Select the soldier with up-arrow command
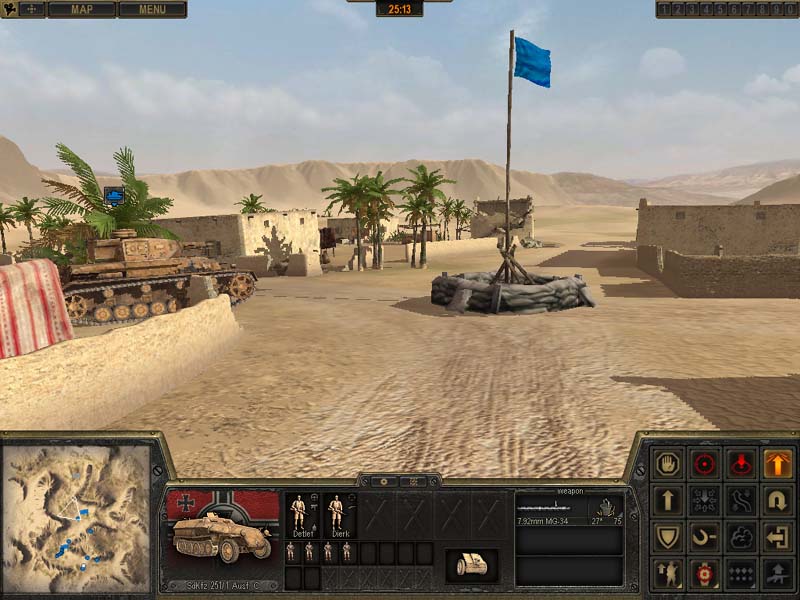Viewport: 800px width, 600px height. 667,574
